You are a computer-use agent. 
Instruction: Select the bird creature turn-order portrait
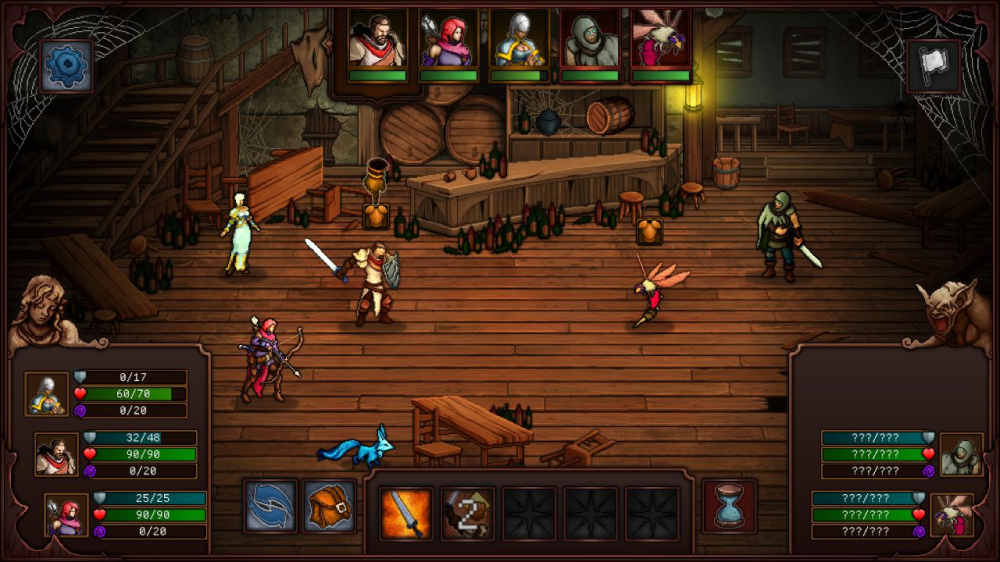pos(661,41)
